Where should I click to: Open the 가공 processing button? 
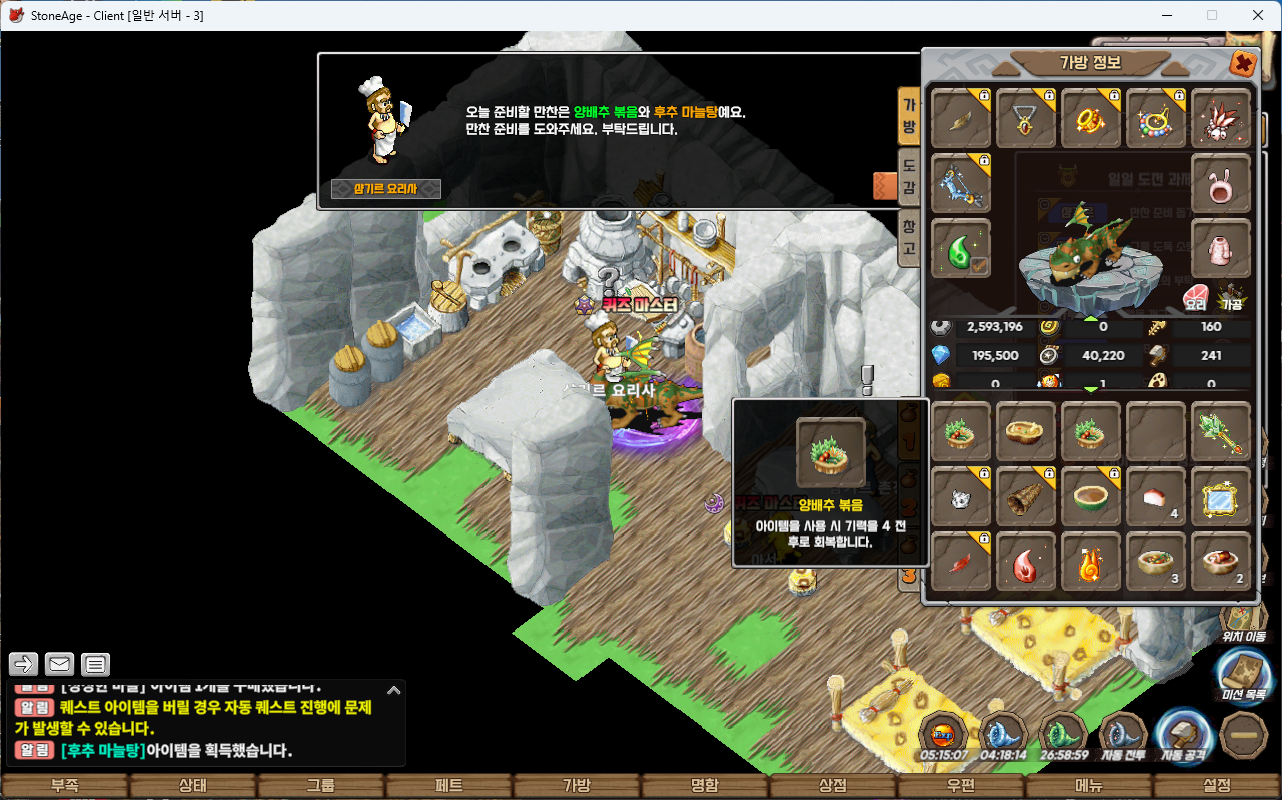pyautogui.click(x=1229, y=297)
